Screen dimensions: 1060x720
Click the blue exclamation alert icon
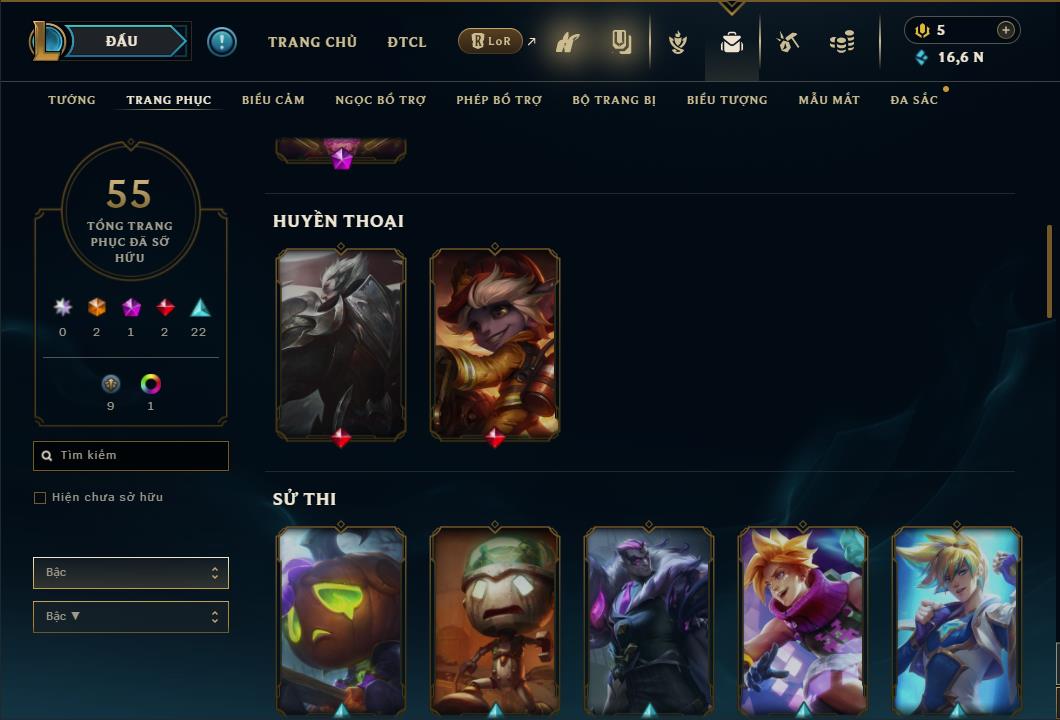click(x=222, y=42)
